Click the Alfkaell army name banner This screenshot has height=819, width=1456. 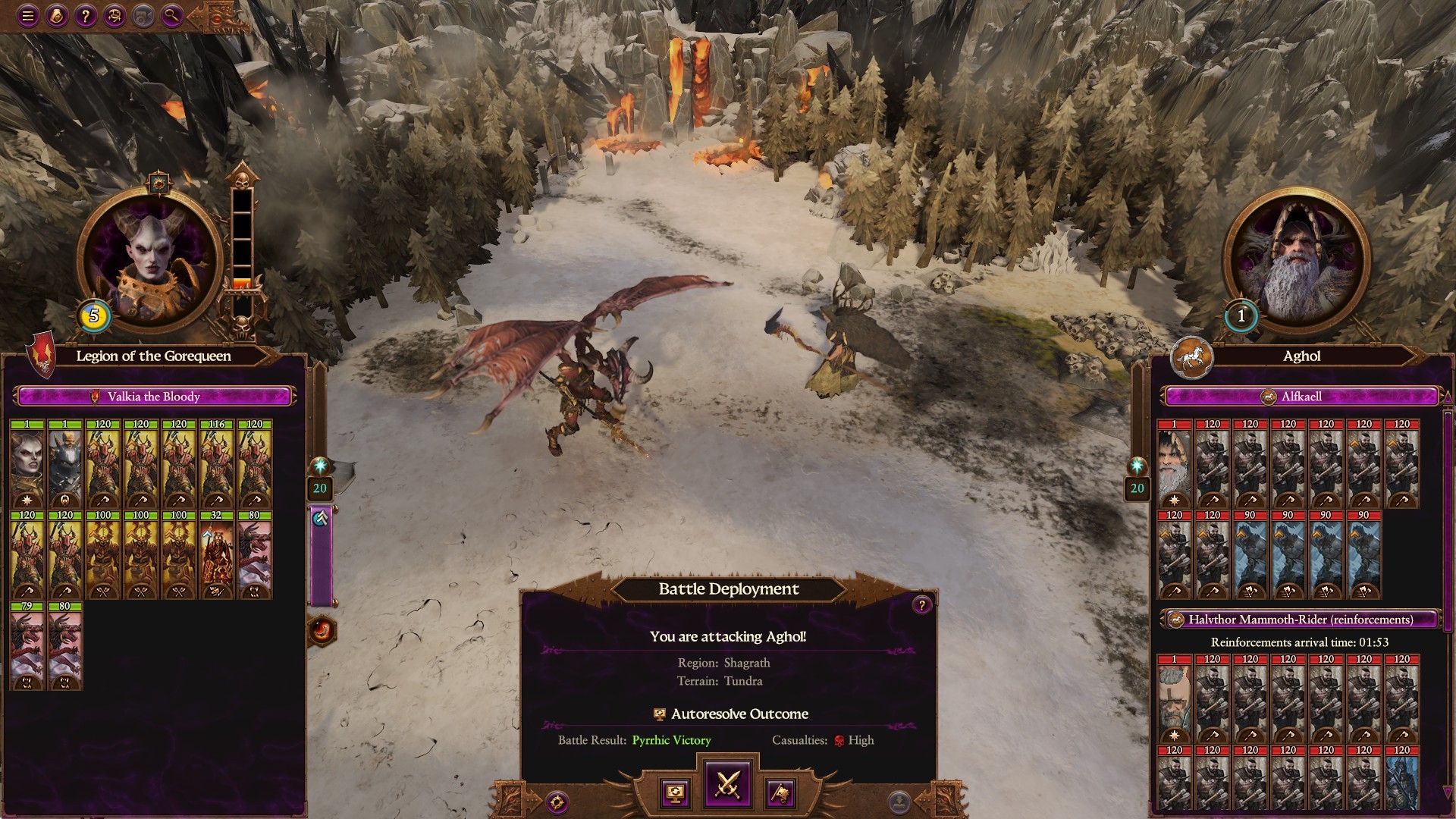(x=1301, y=397)
